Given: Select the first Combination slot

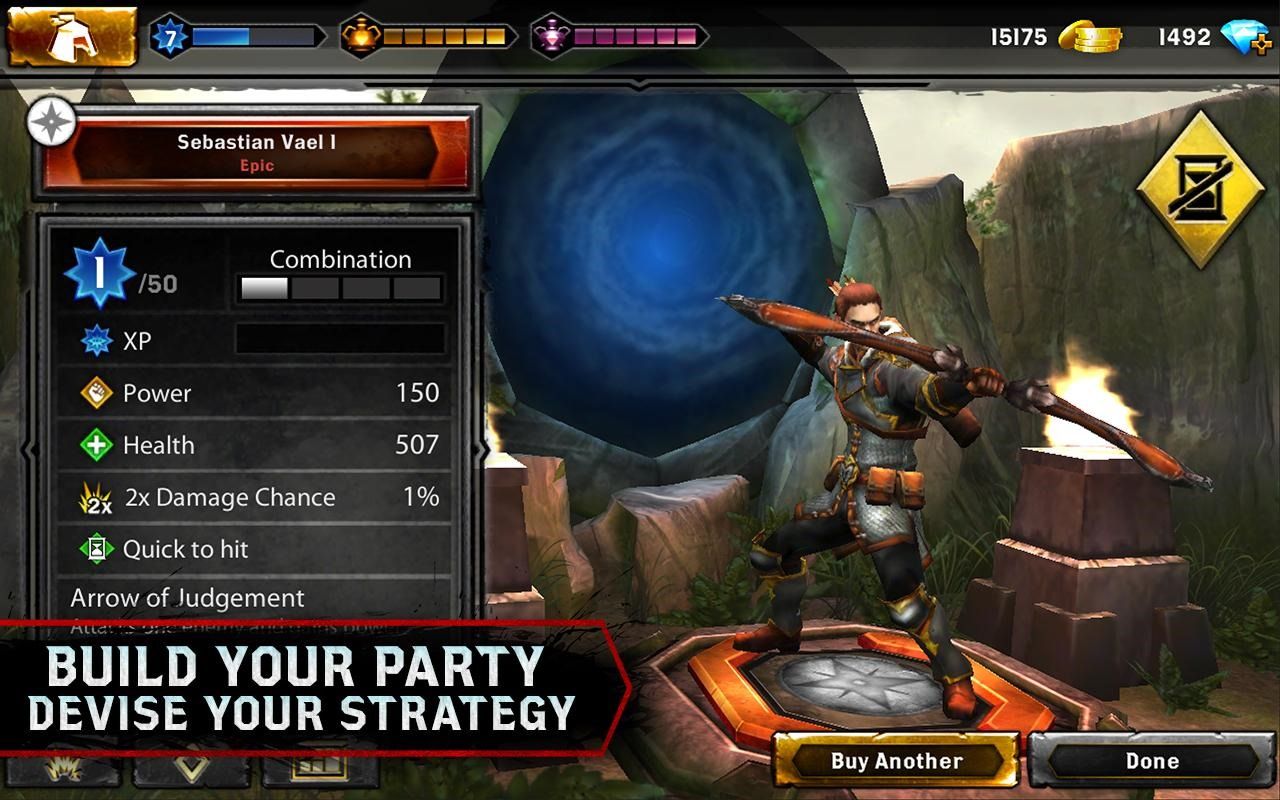Looking at the screenshot, I should (x=263, y=288).
